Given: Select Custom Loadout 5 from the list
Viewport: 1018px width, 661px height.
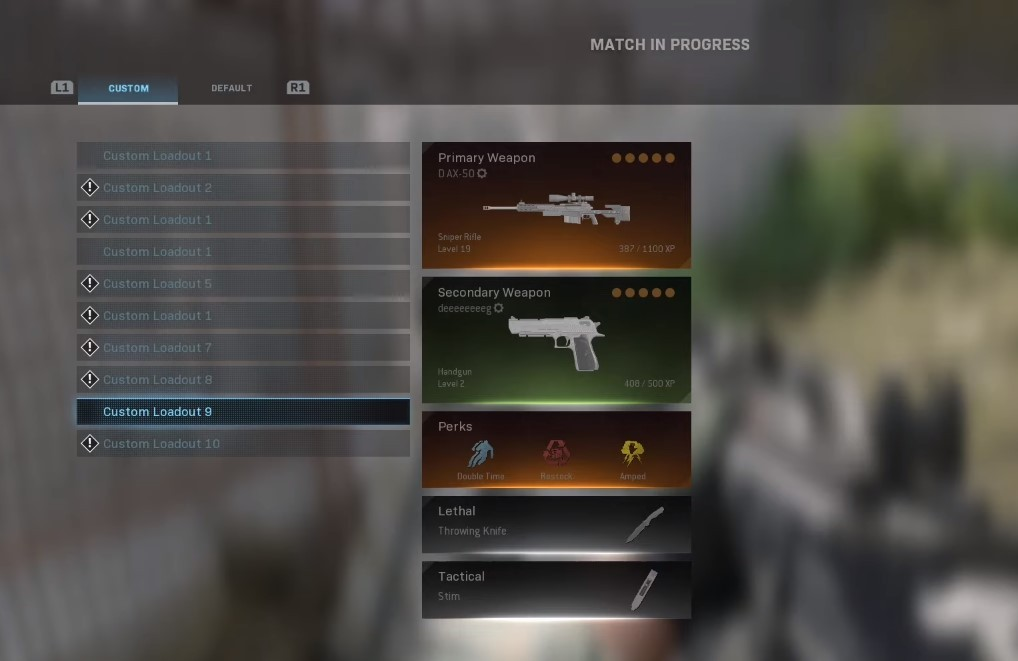Looking at the screenshot, I should 243,284.
